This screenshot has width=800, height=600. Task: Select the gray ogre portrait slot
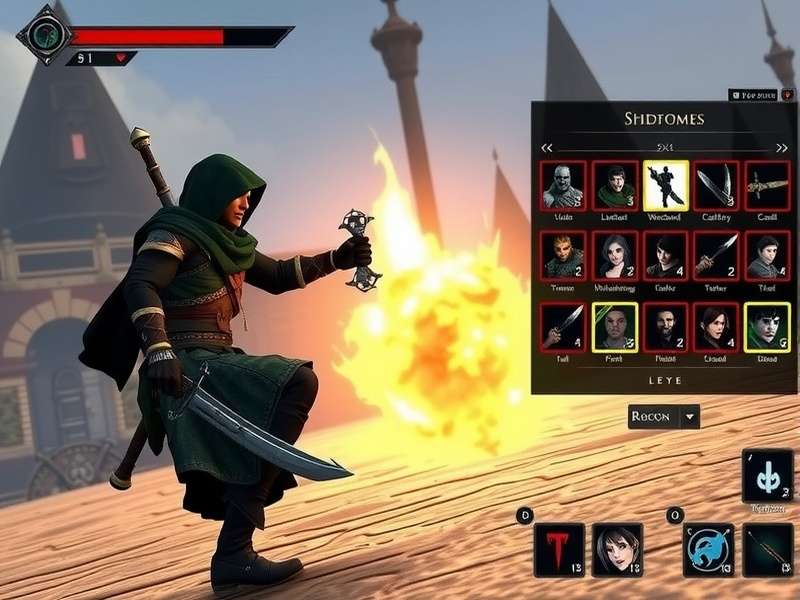tap(563, 186)
